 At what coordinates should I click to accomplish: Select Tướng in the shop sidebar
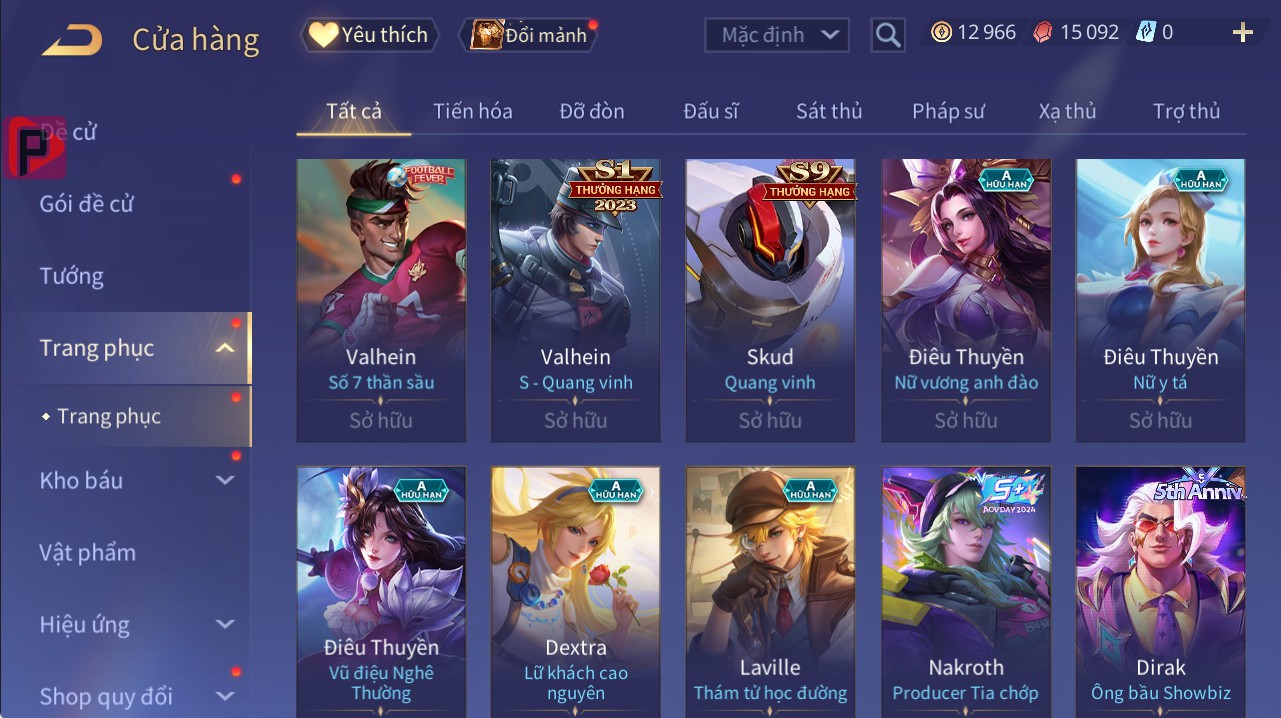click(72, 276)
